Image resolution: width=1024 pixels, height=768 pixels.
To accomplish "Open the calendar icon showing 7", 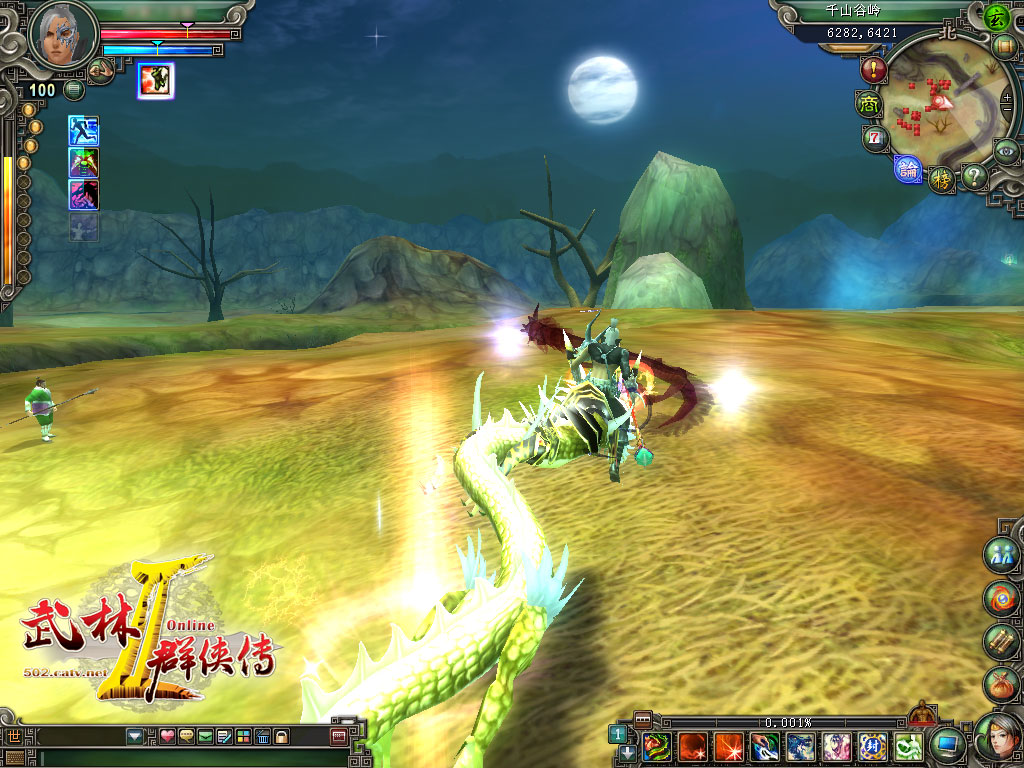I will pos(875,137).
